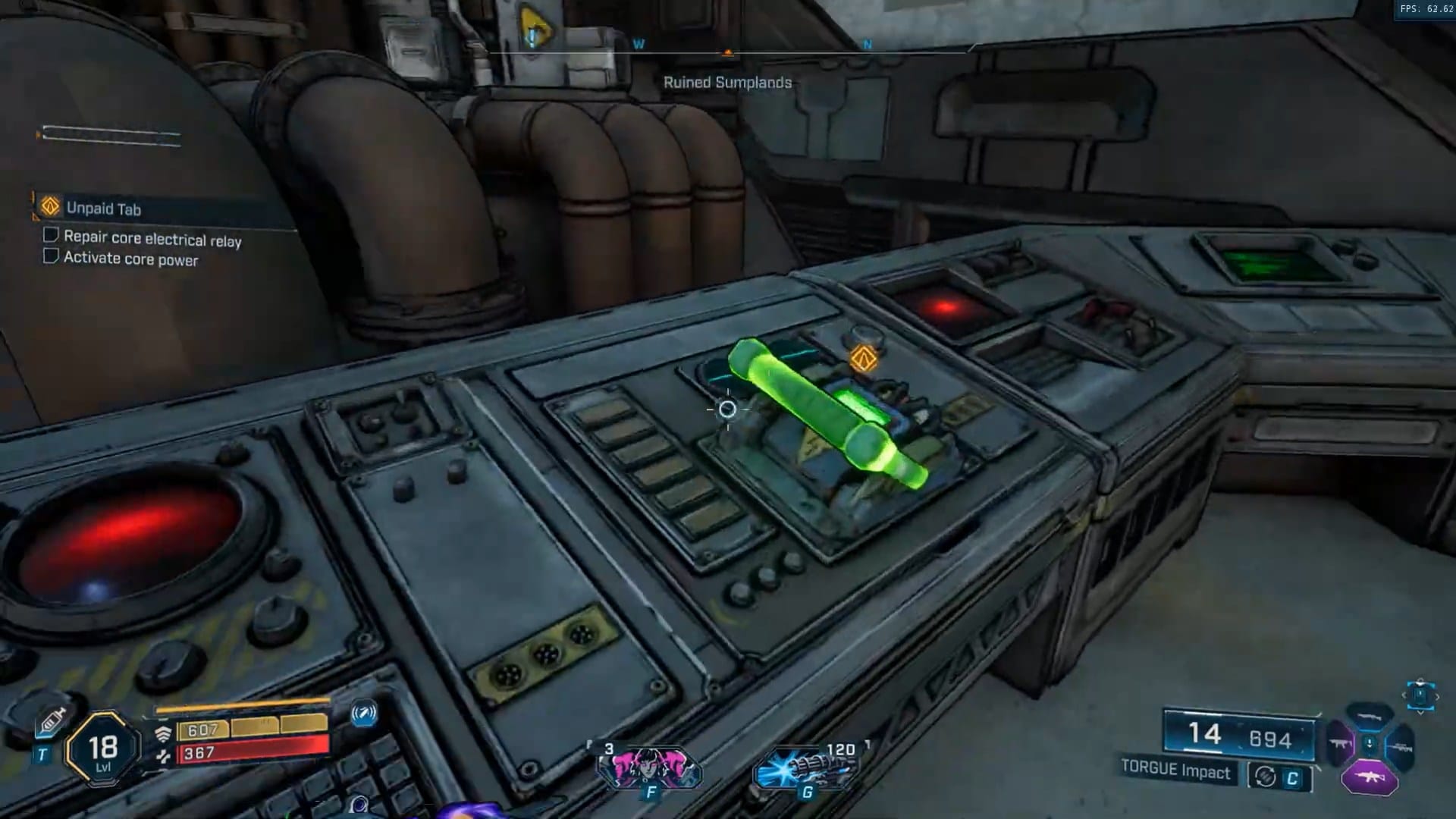Switch to the right blue weapon slot

pyautogui.click(x=1401, y=748)
